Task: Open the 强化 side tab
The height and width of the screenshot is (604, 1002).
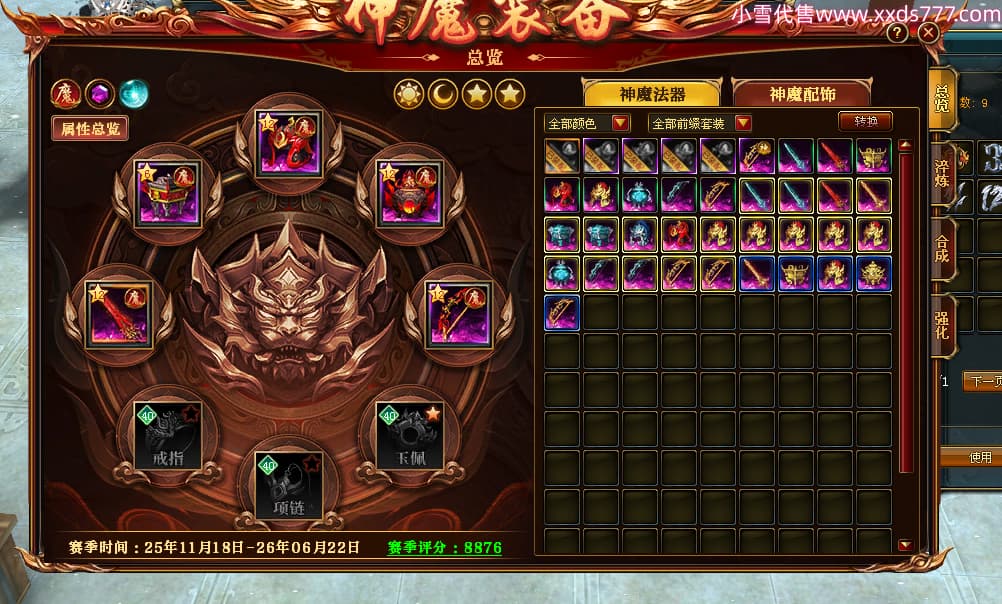Action: click(x=941, y=327)
